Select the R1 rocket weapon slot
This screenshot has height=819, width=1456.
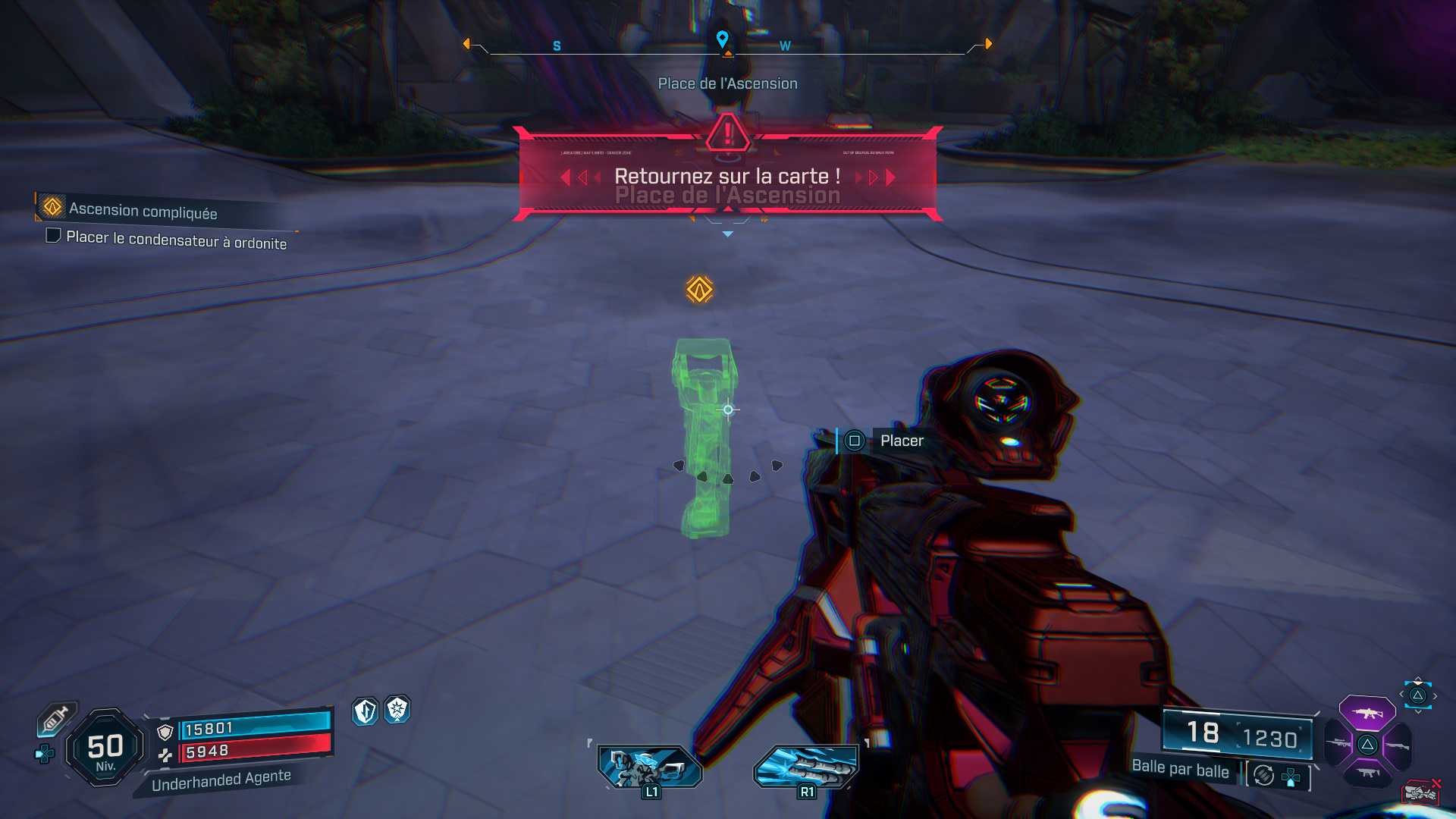(x=806, y=766)
